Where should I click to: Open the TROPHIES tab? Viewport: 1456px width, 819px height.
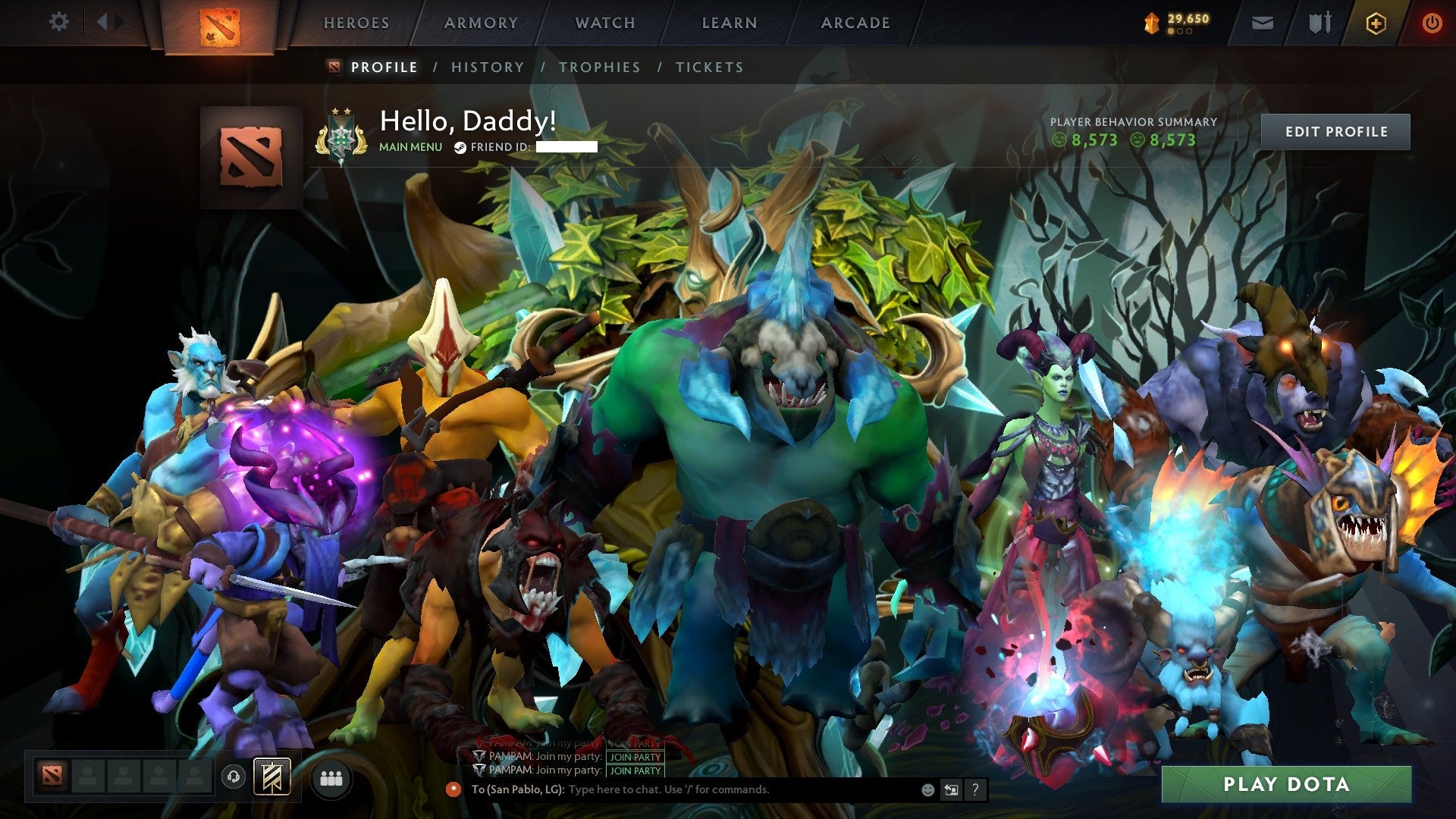click(x=600, y=67)
